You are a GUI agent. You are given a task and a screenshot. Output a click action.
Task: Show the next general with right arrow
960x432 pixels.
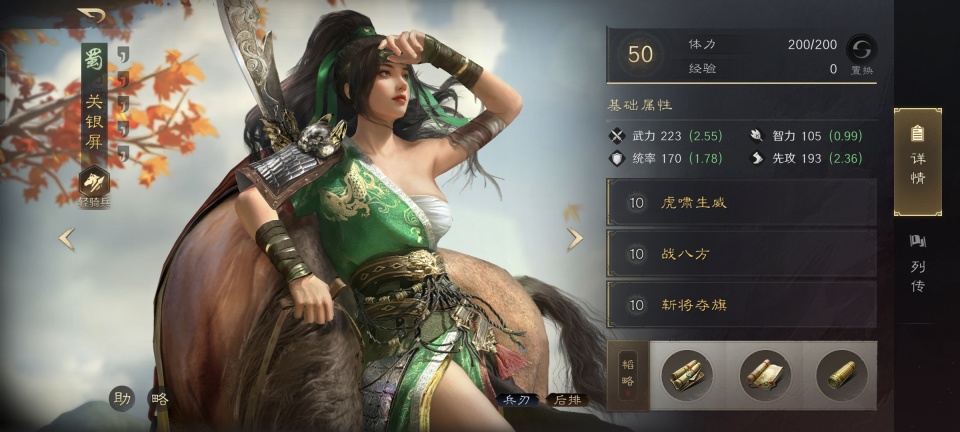tap(575, 238)
